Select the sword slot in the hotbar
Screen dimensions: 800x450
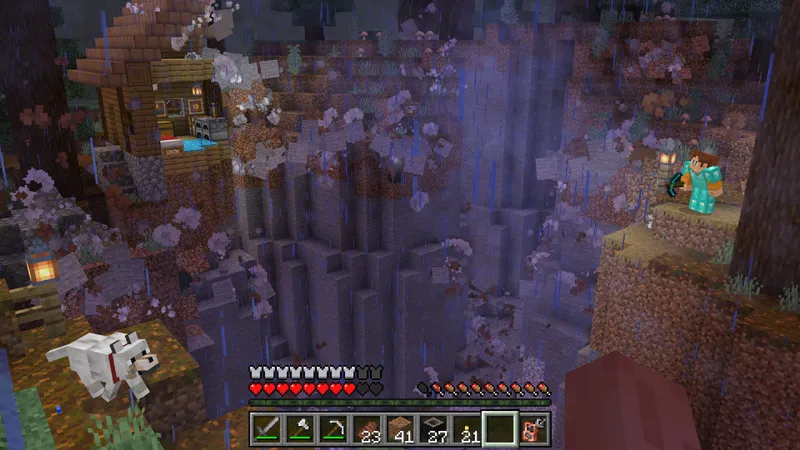coord(267,430)
